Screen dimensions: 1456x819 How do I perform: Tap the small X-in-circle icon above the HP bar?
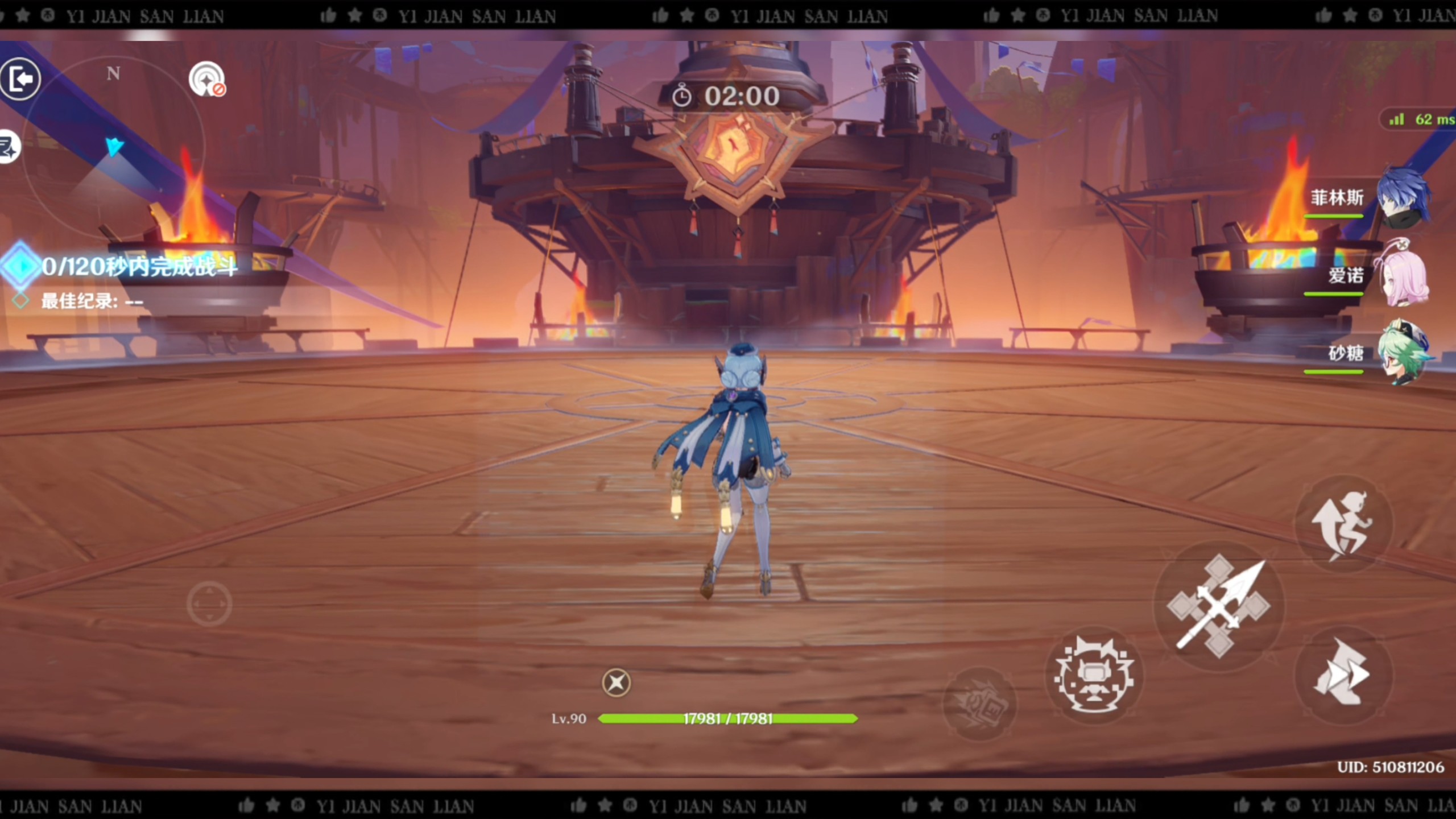(x=616, y=682)
